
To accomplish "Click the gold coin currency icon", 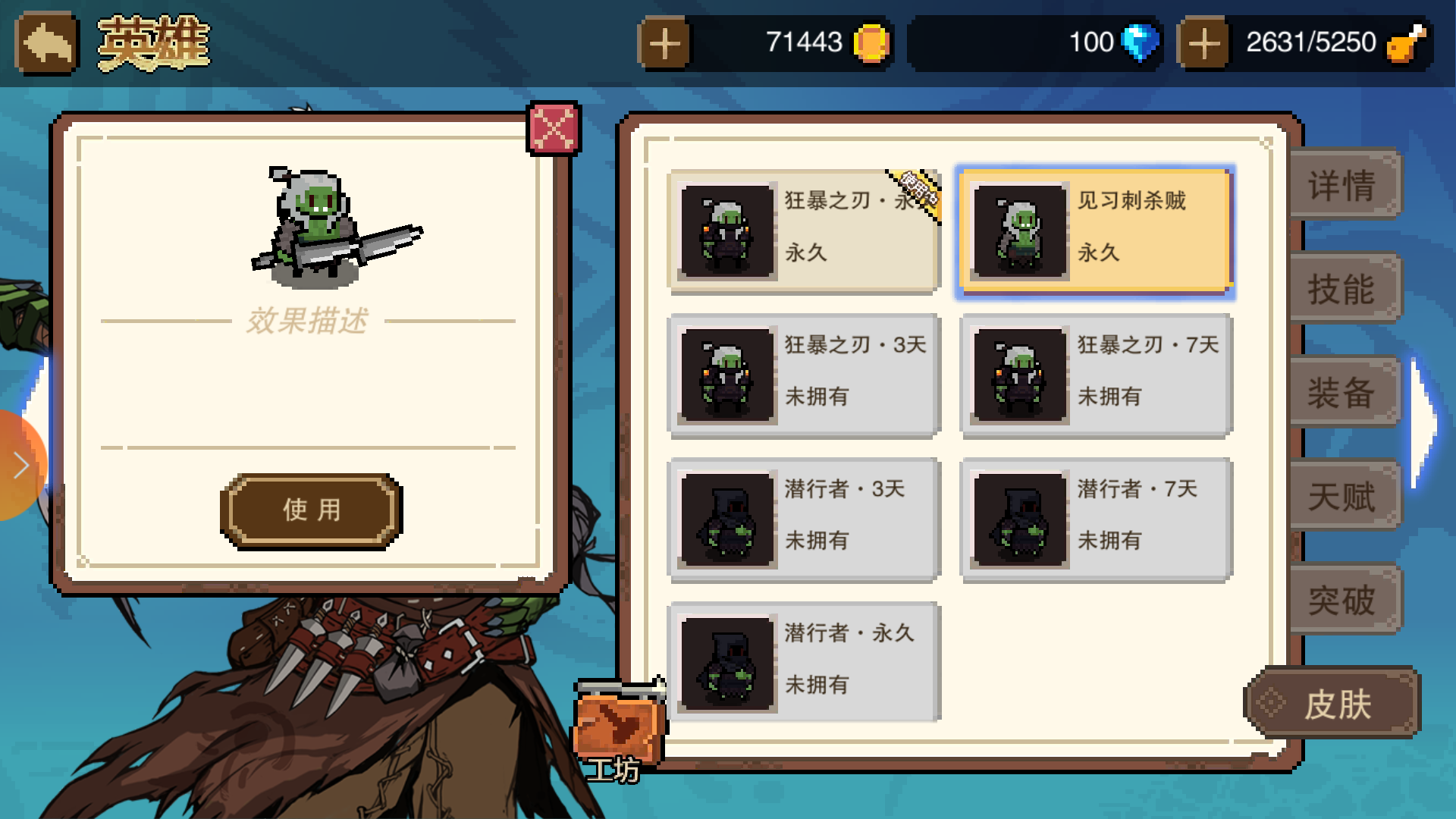I will click(x=869, y=43).
